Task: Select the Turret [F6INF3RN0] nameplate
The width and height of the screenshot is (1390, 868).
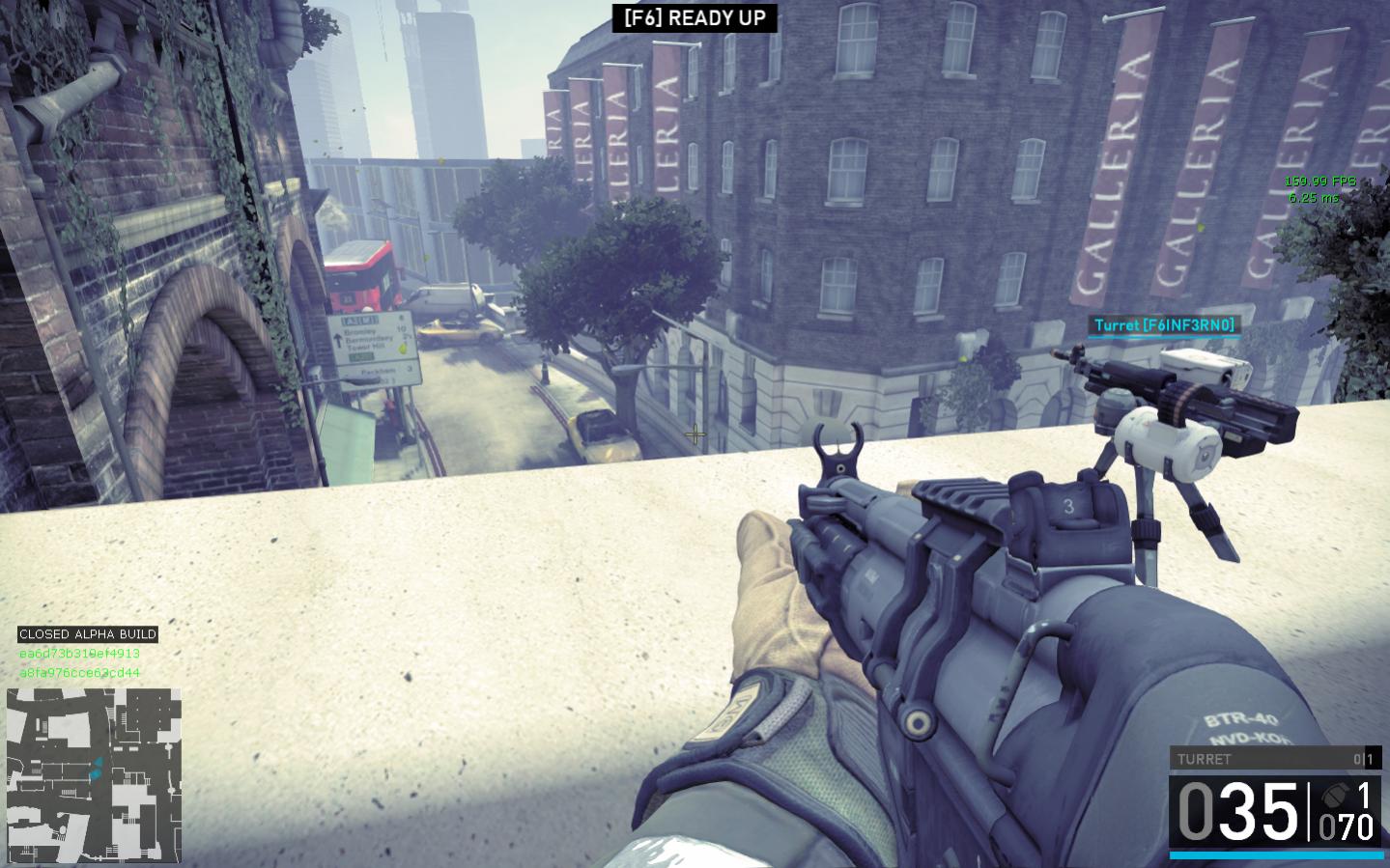Action: 1164,325
